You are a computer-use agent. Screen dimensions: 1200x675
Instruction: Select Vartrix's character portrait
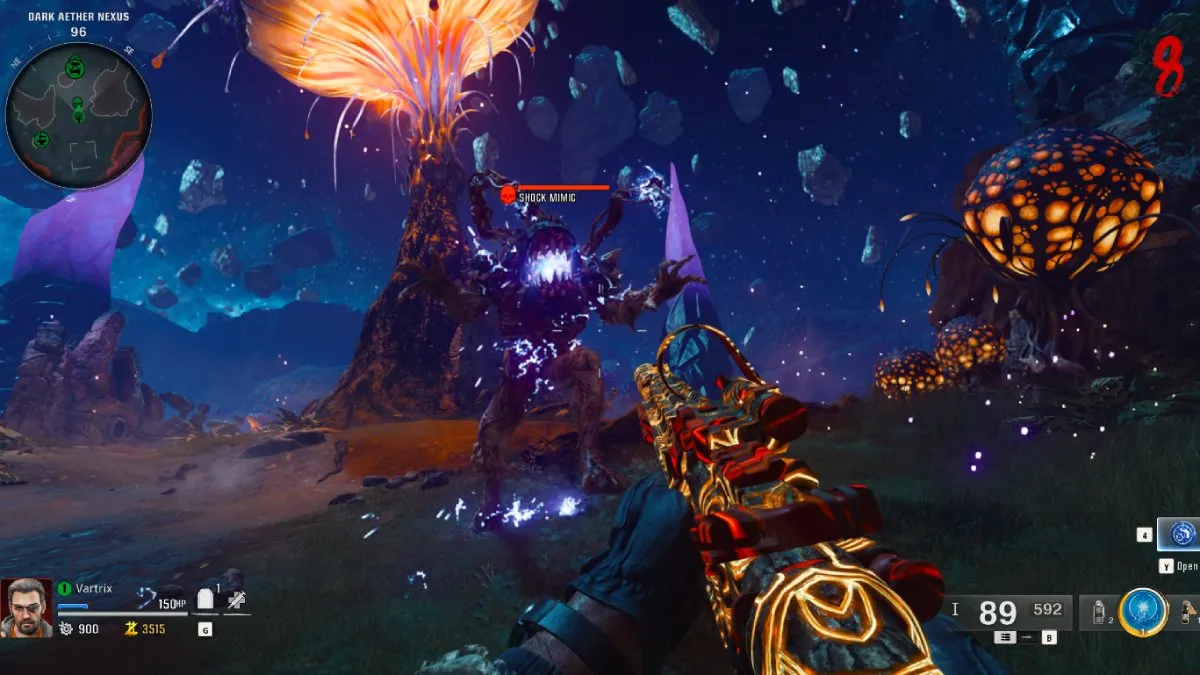pyautogui.click(x=25, y=607)
